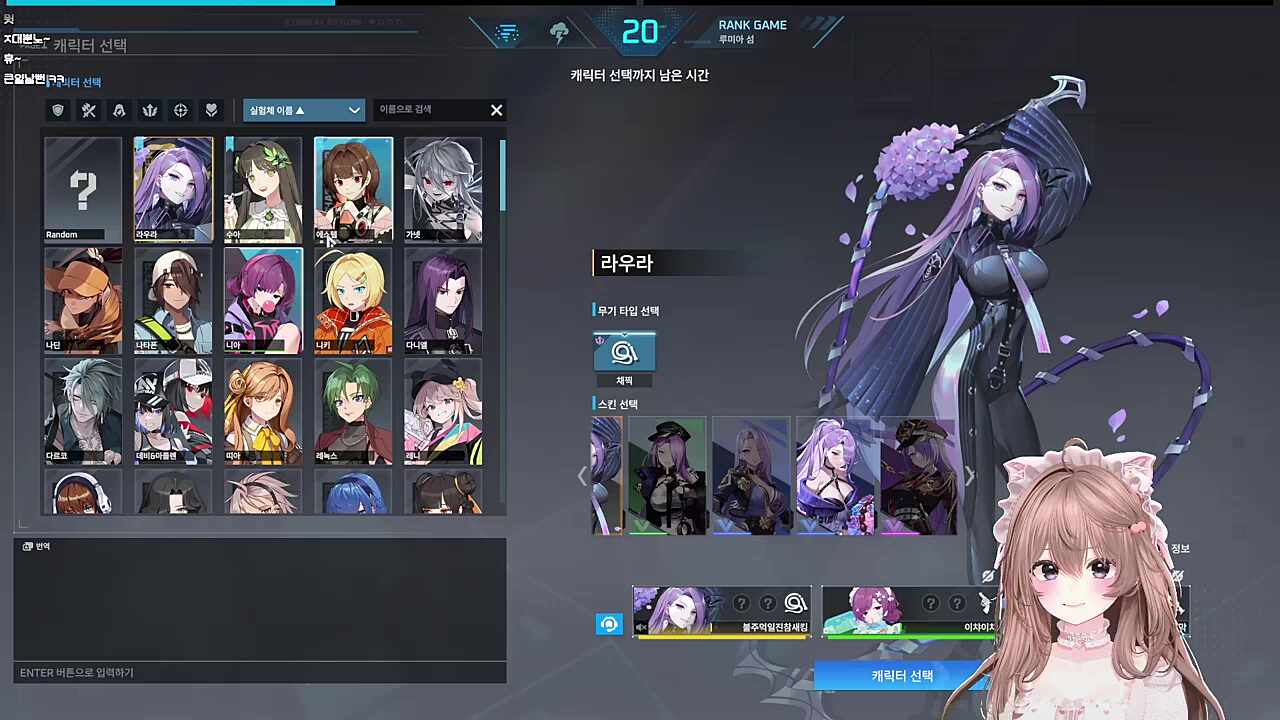Select the 라우라 character portrait
The image size is (1280, 720).
[x=172, y=190]
